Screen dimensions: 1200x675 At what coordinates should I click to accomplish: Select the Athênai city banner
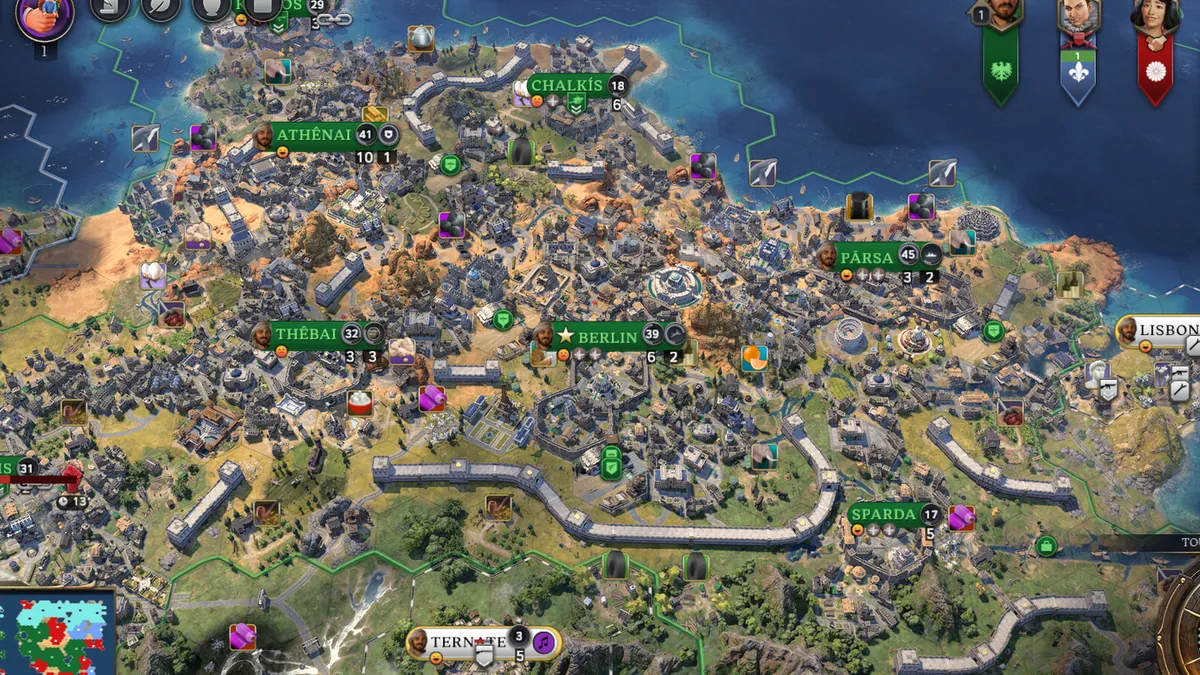click(x=312, y=135)
